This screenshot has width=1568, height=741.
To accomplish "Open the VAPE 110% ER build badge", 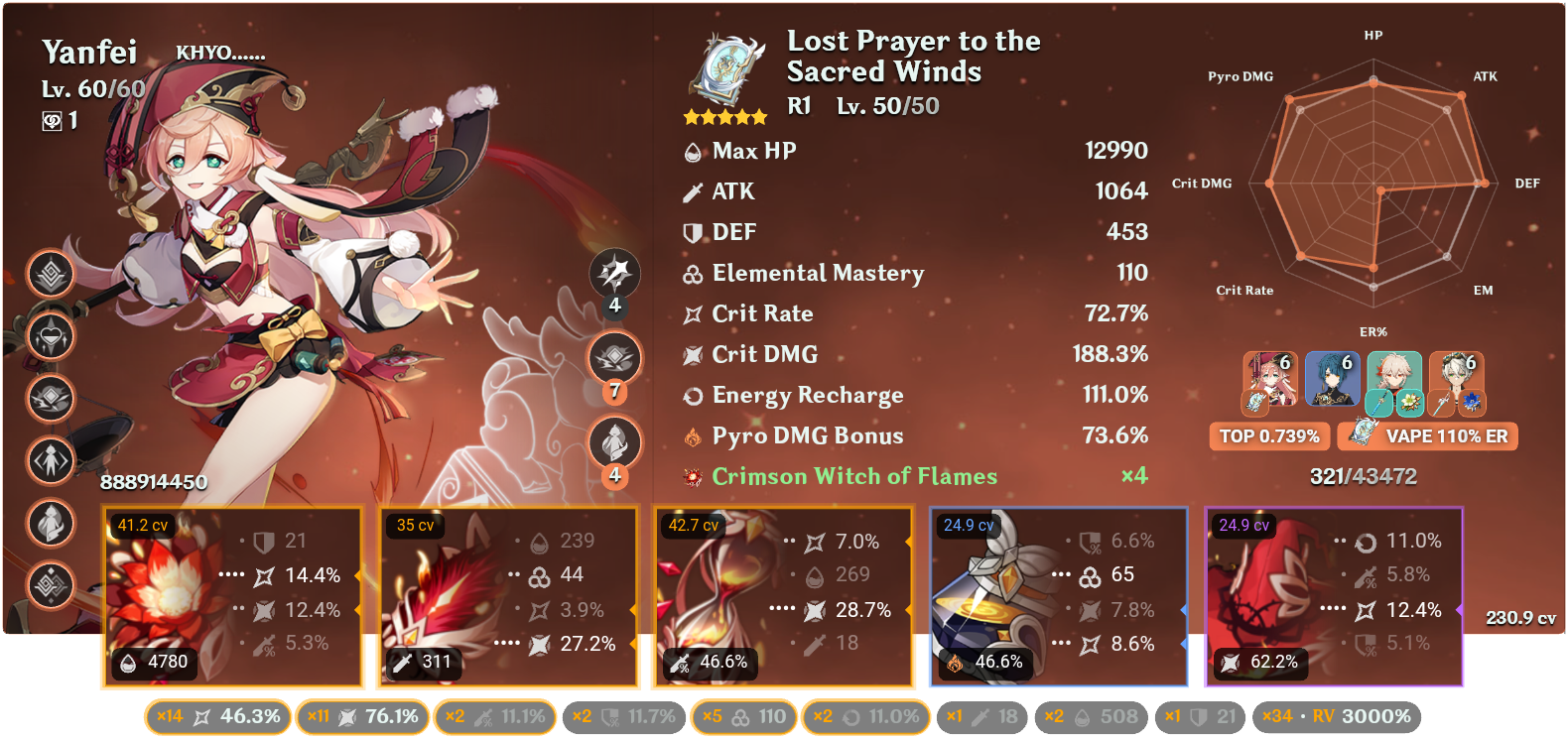I will (1427, 435).
